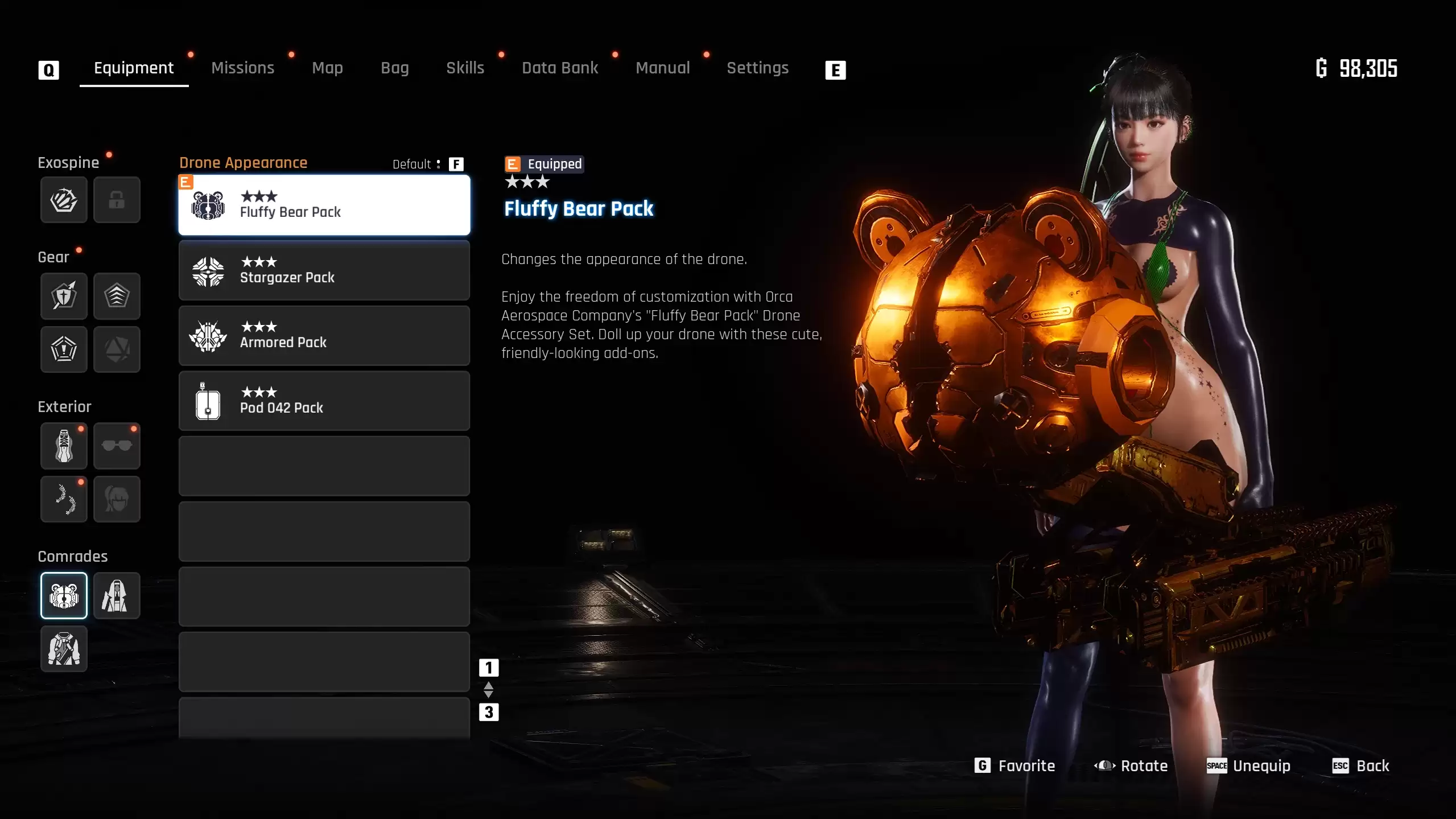Open the sunglasses exterior slot

(x=117, y=446)
